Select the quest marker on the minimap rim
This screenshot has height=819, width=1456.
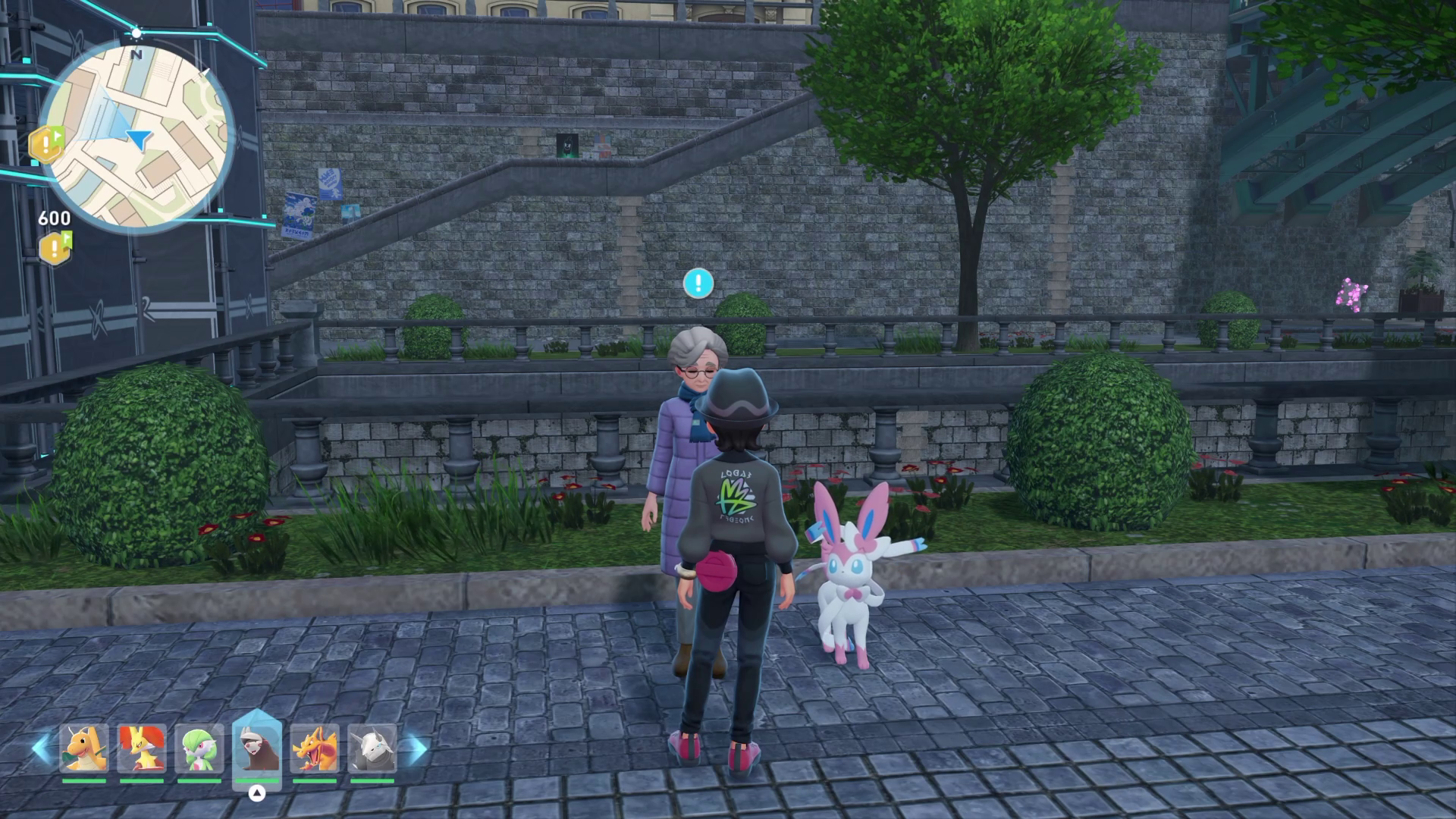click(x=45, y=144)
